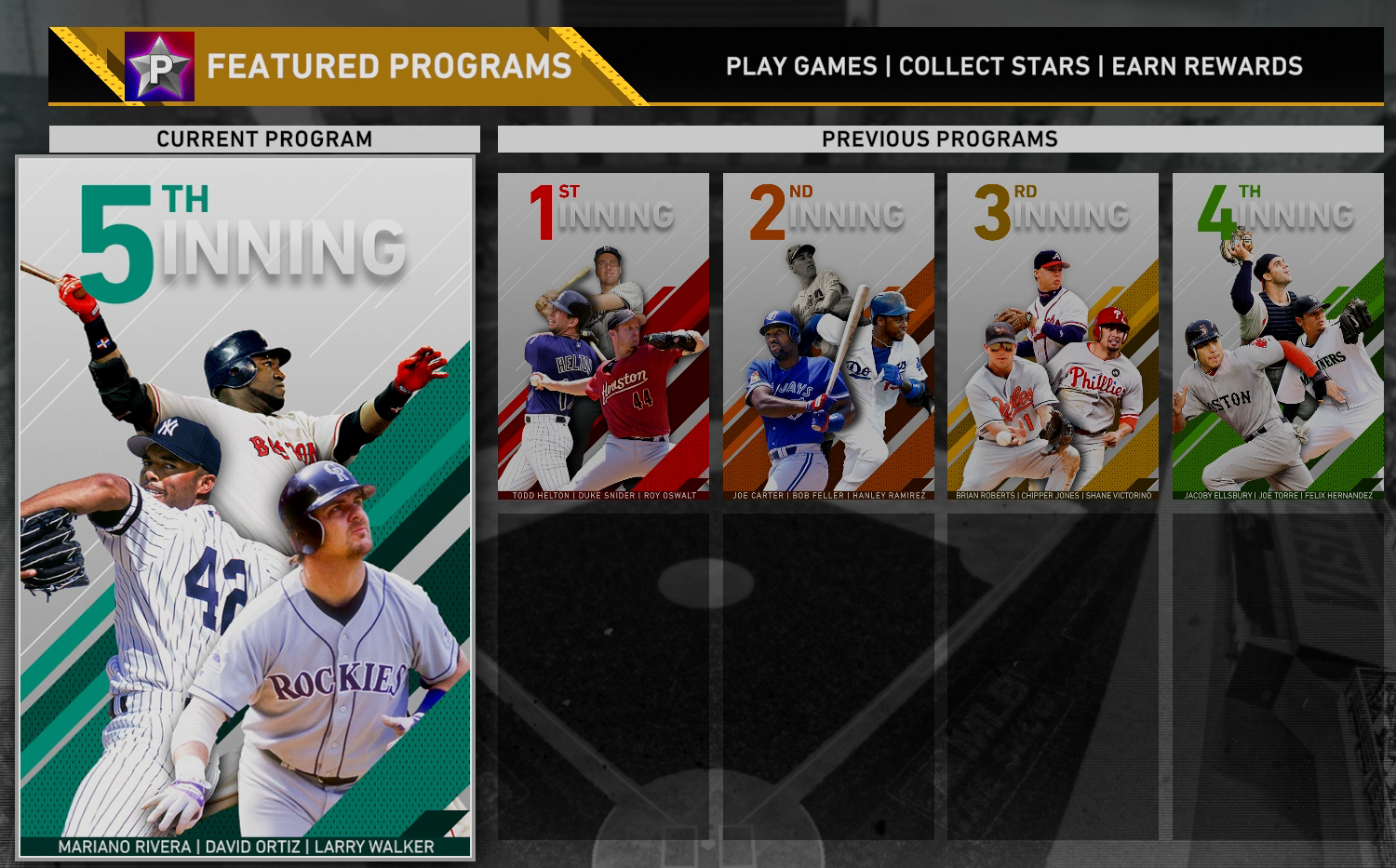Choose the 2nd Inning program card

tap(828, 337)
